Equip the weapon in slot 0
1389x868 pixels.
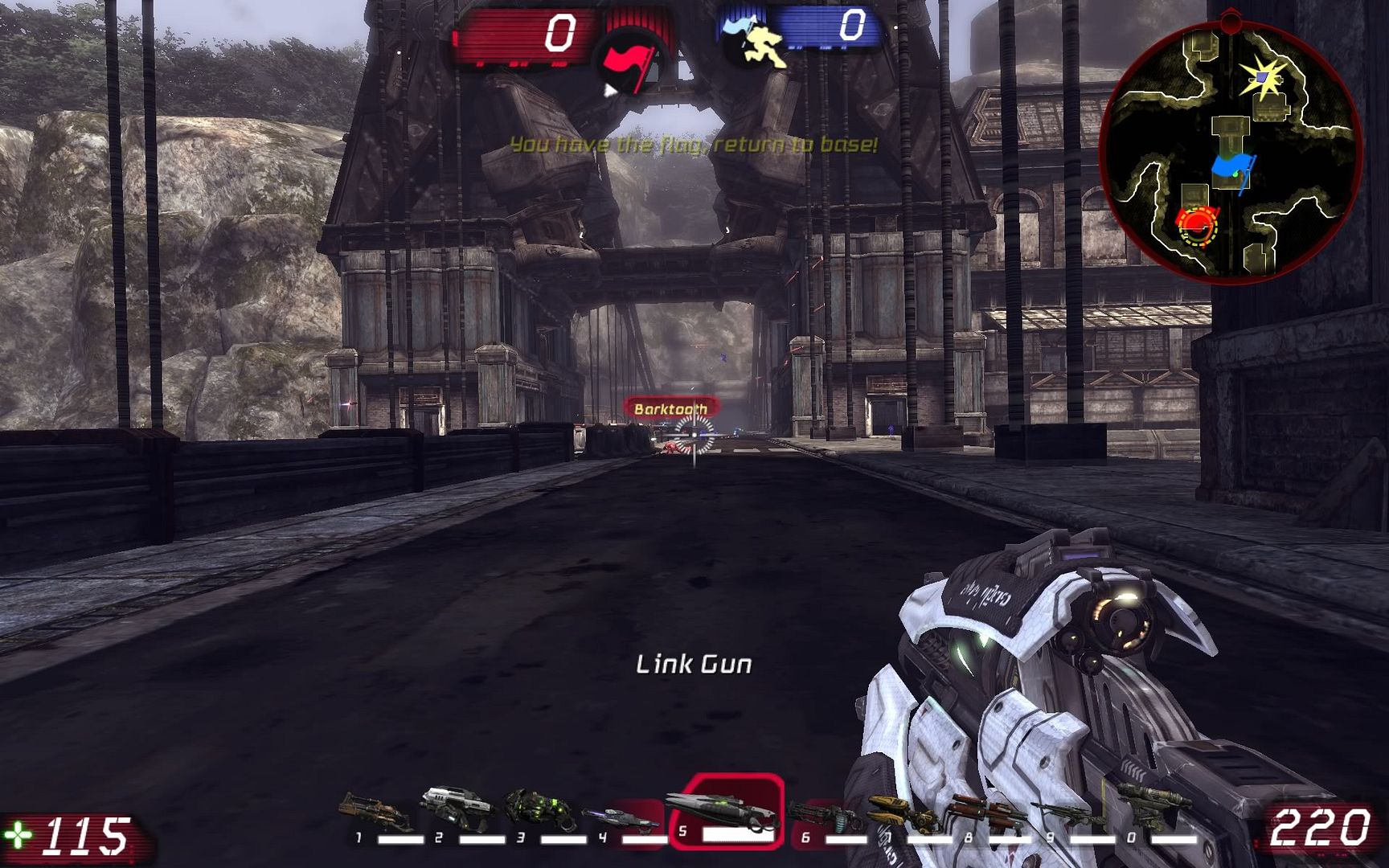point(1151,804)
